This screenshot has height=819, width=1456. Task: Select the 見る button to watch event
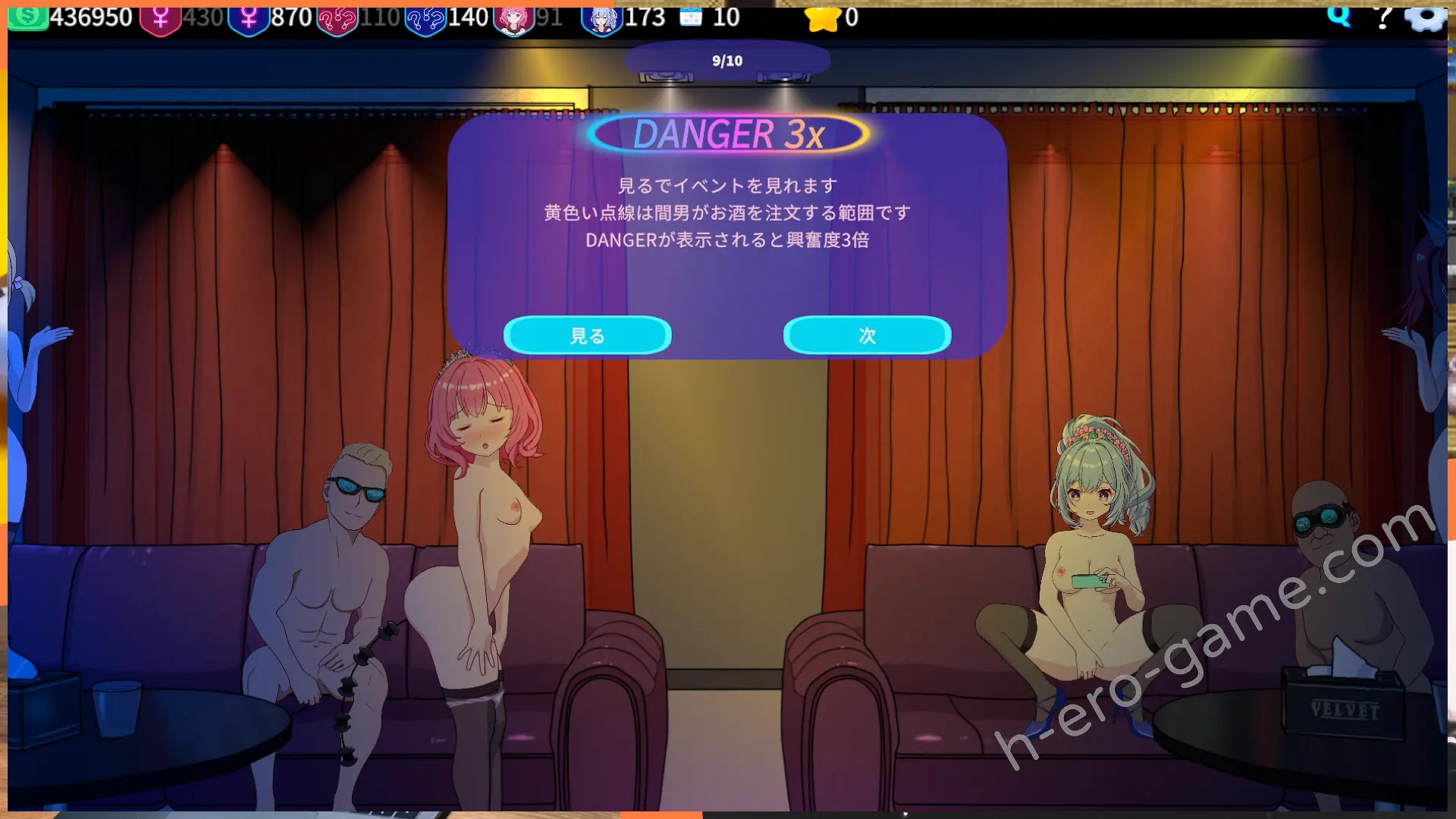coord(587,335)
